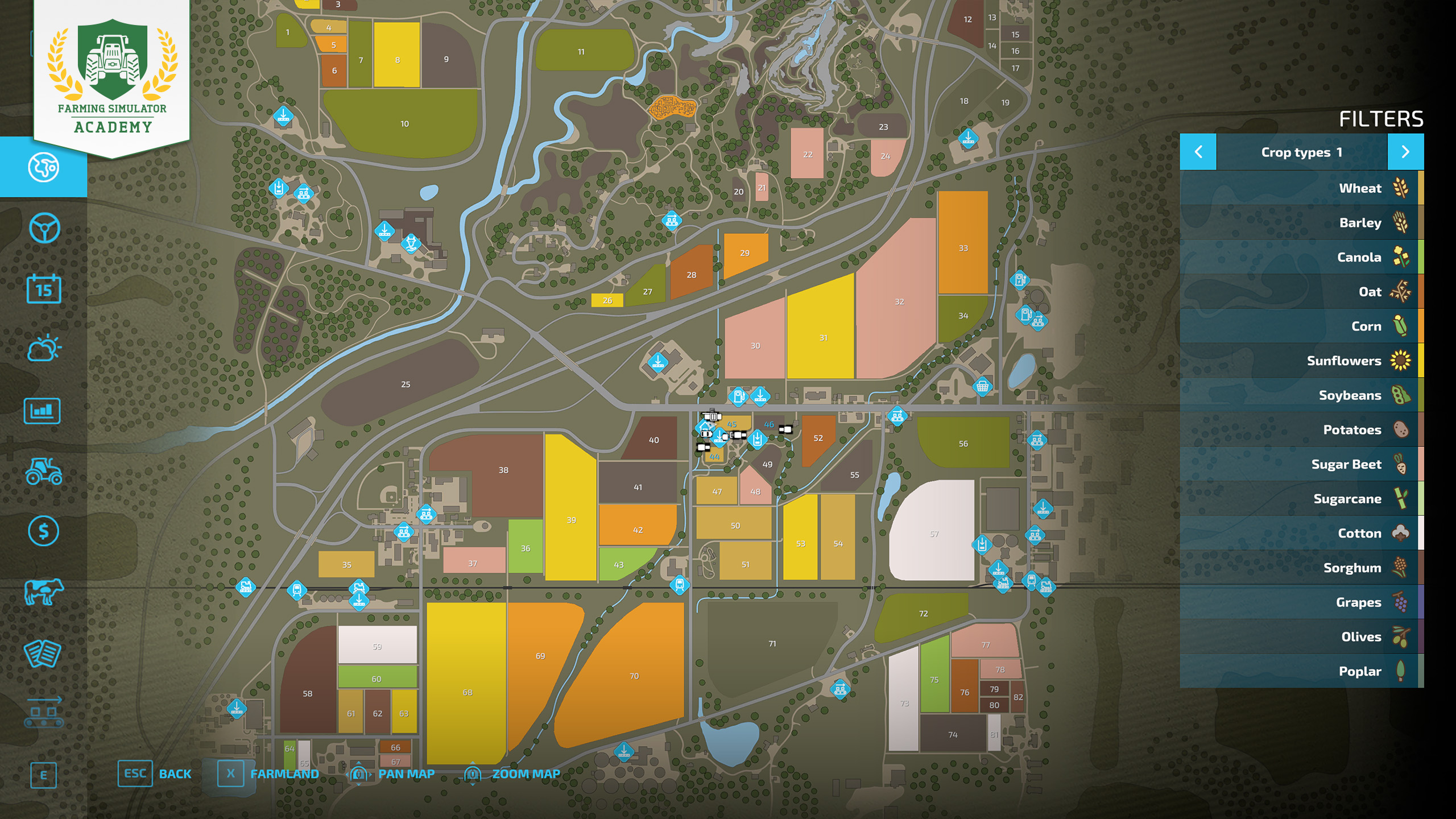Click the BACK button
1456x819 pixels.
(155, 774)
